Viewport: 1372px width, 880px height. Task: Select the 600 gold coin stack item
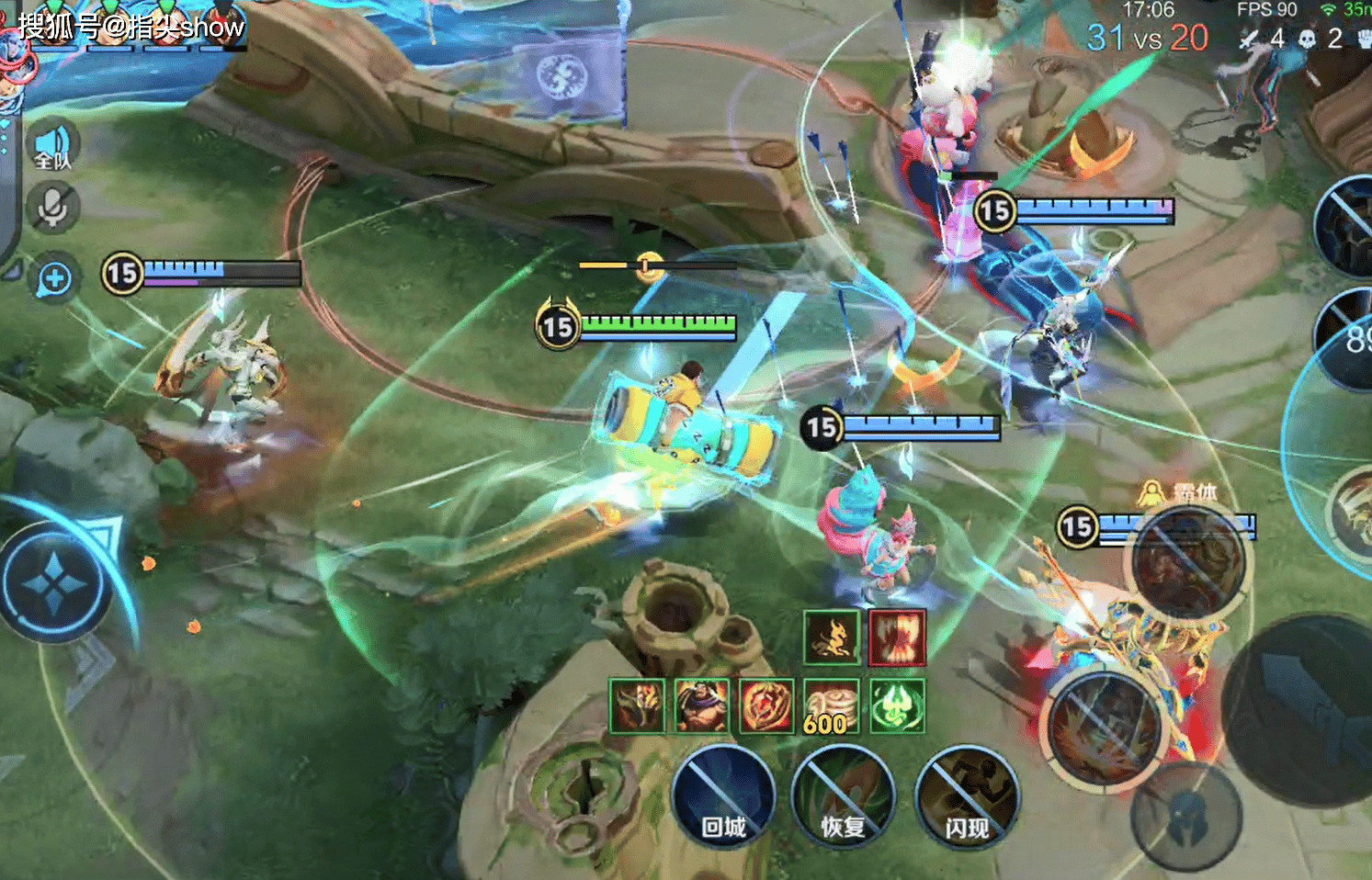pyautogui.click(x=831, y=706)
